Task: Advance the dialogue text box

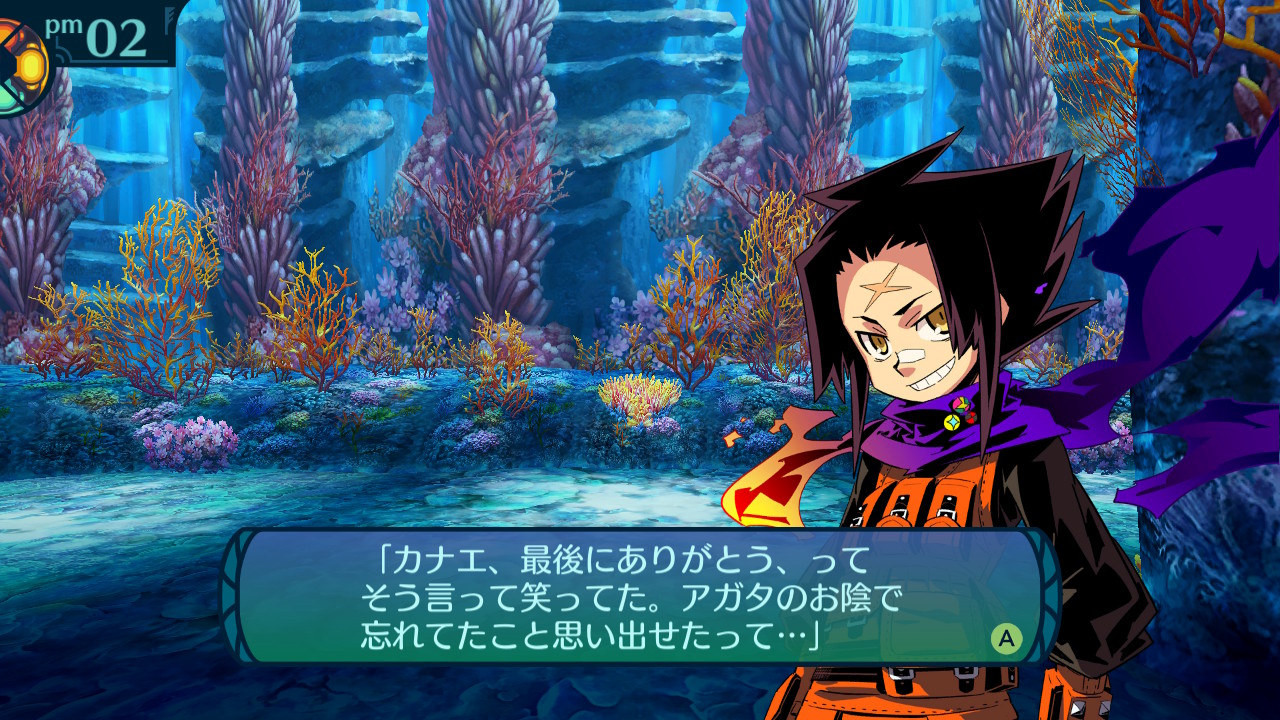Action: coord(1006,638)
